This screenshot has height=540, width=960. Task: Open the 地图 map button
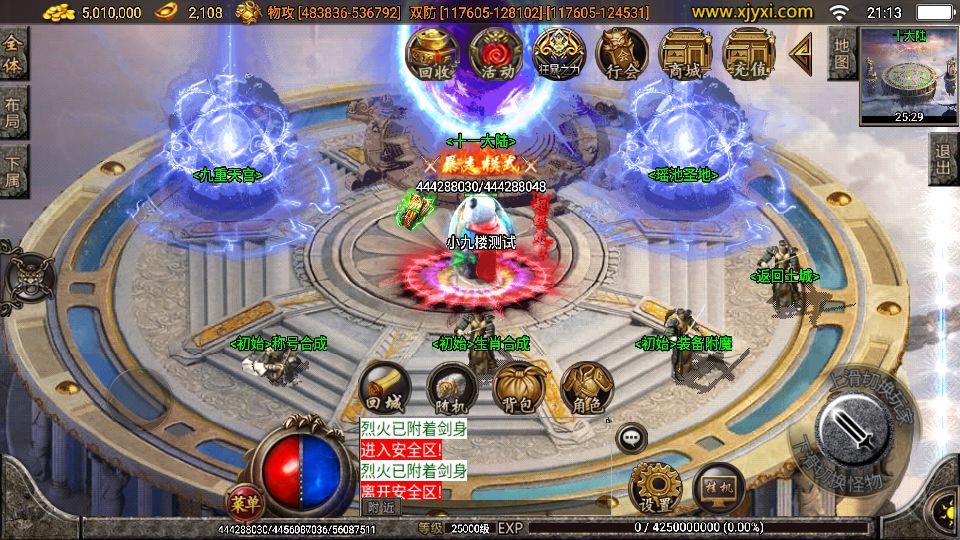click(842, 53)
